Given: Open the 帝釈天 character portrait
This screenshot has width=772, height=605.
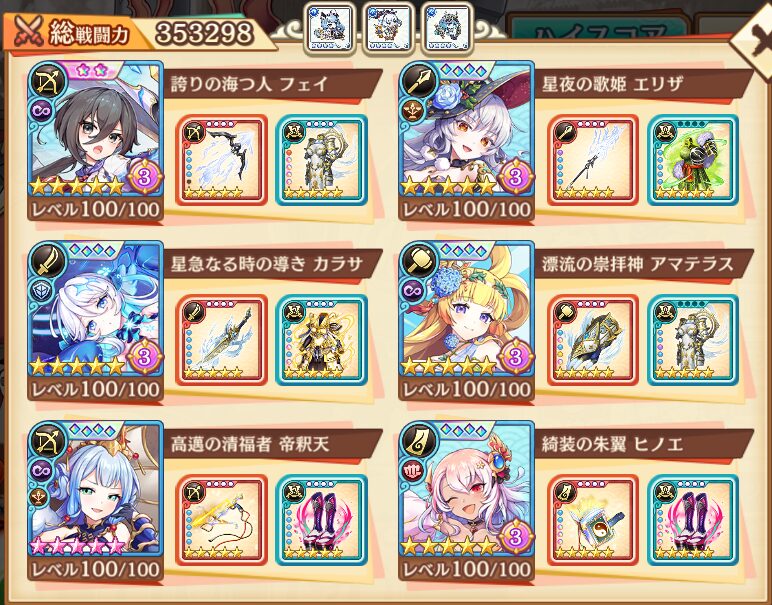Looking at the screenshot, I should tap(95, 490).
